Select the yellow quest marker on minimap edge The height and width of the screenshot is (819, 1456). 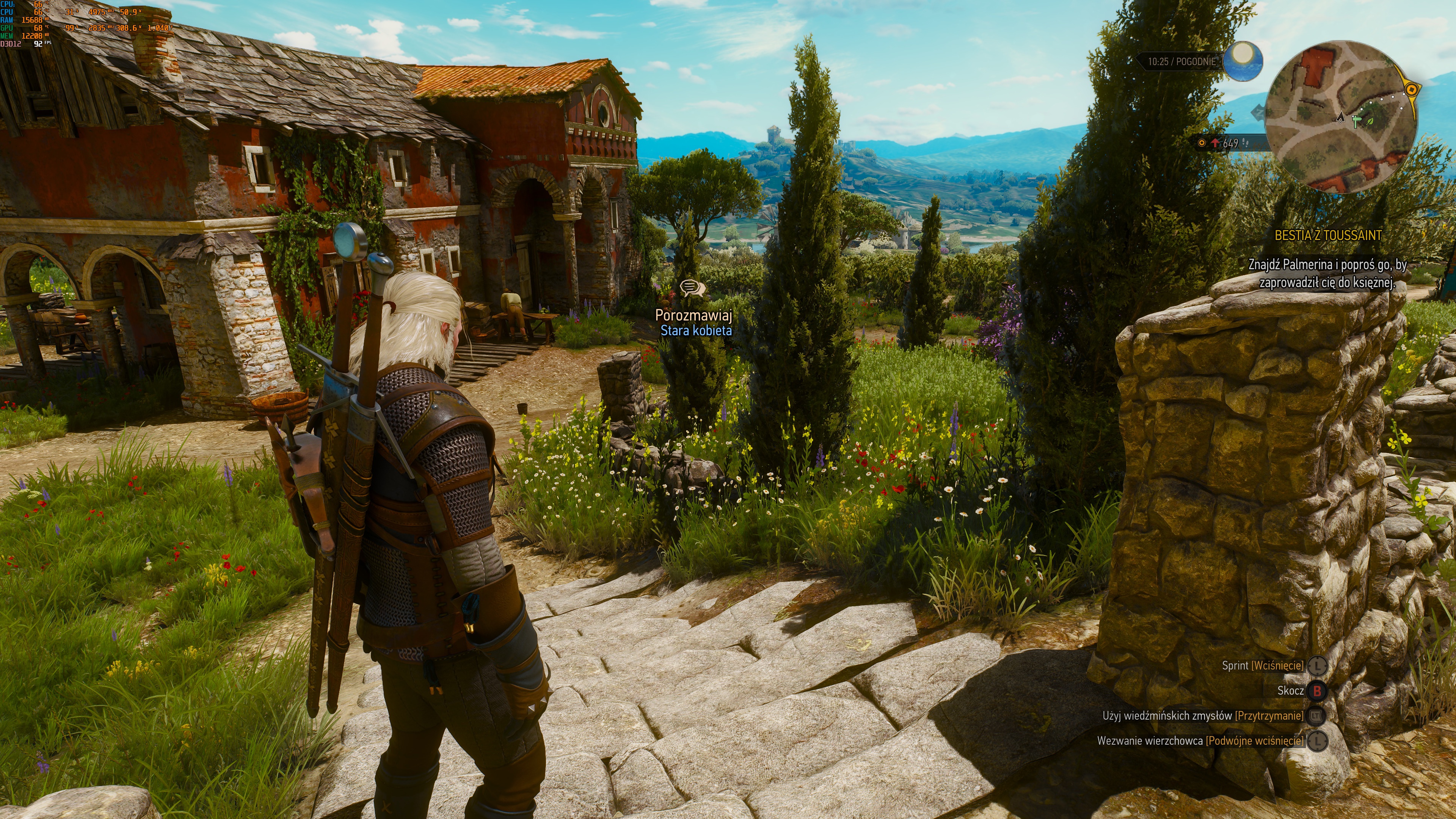tap(1411, 90)
